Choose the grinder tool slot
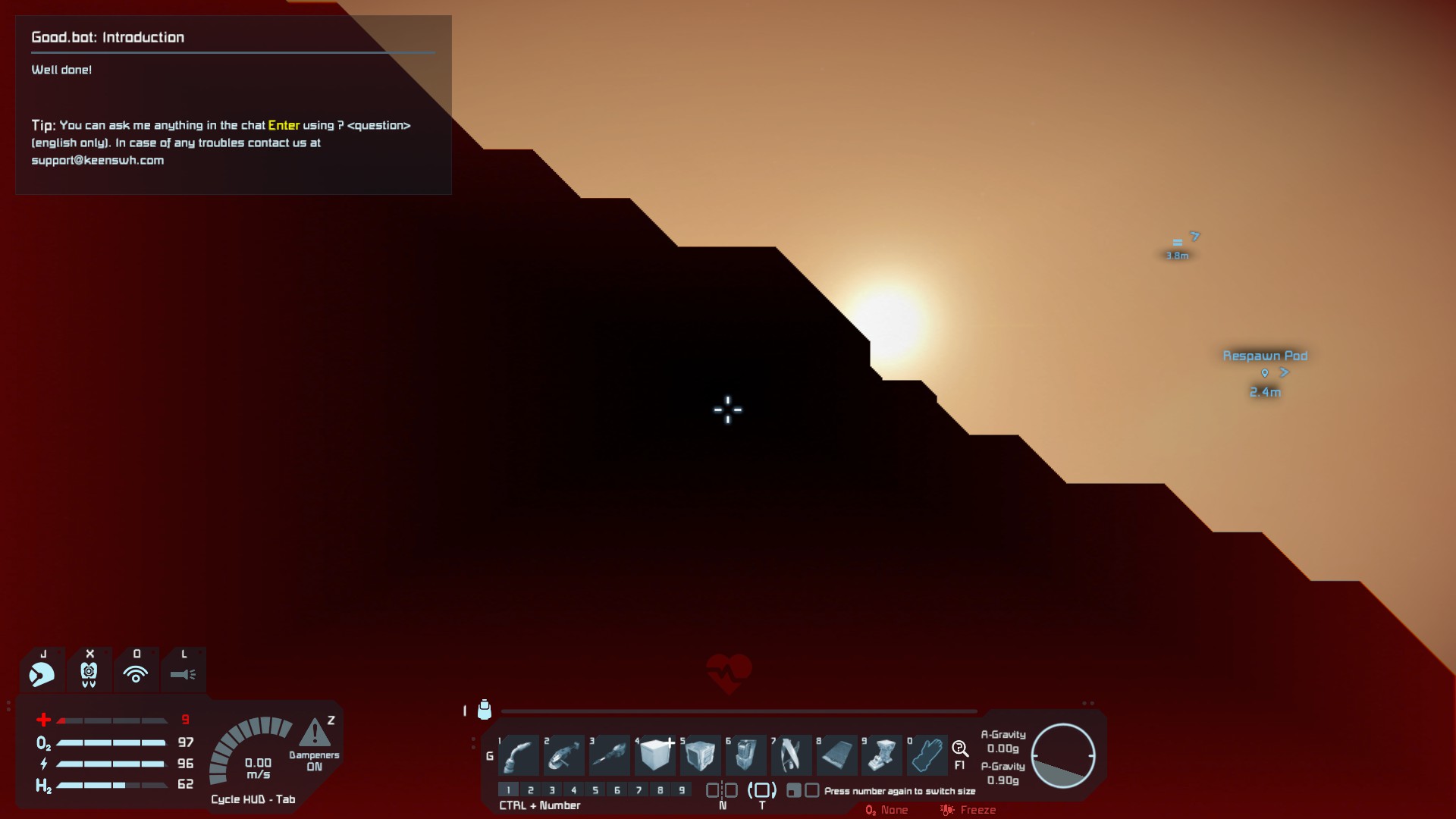Image resolution: width=1456 pixels, height=819 pixels. pos(565,755)
